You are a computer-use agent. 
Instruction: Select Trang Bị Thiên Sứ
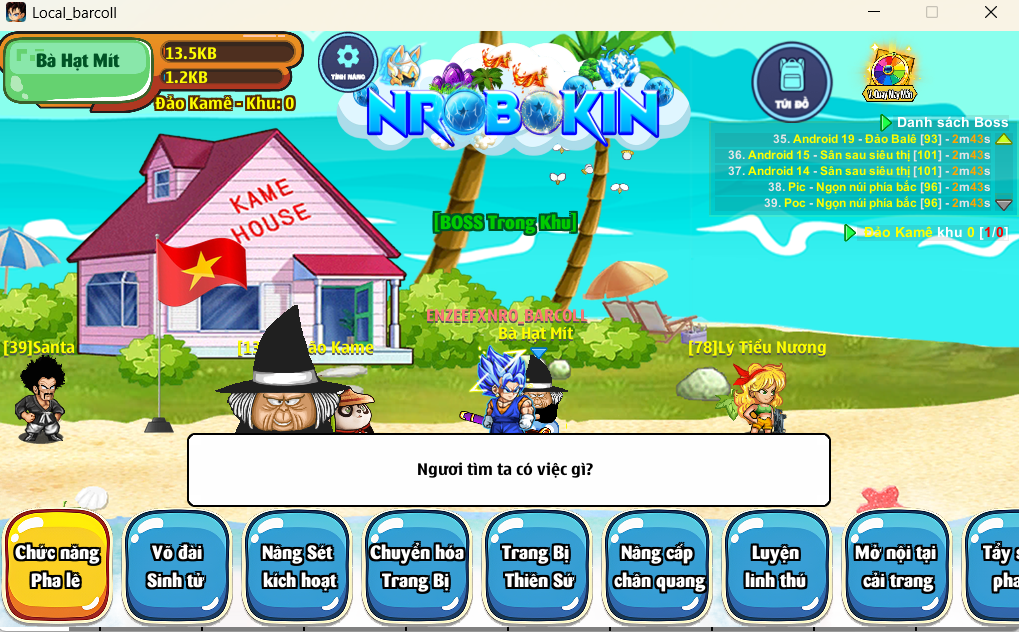pos(538,566)
